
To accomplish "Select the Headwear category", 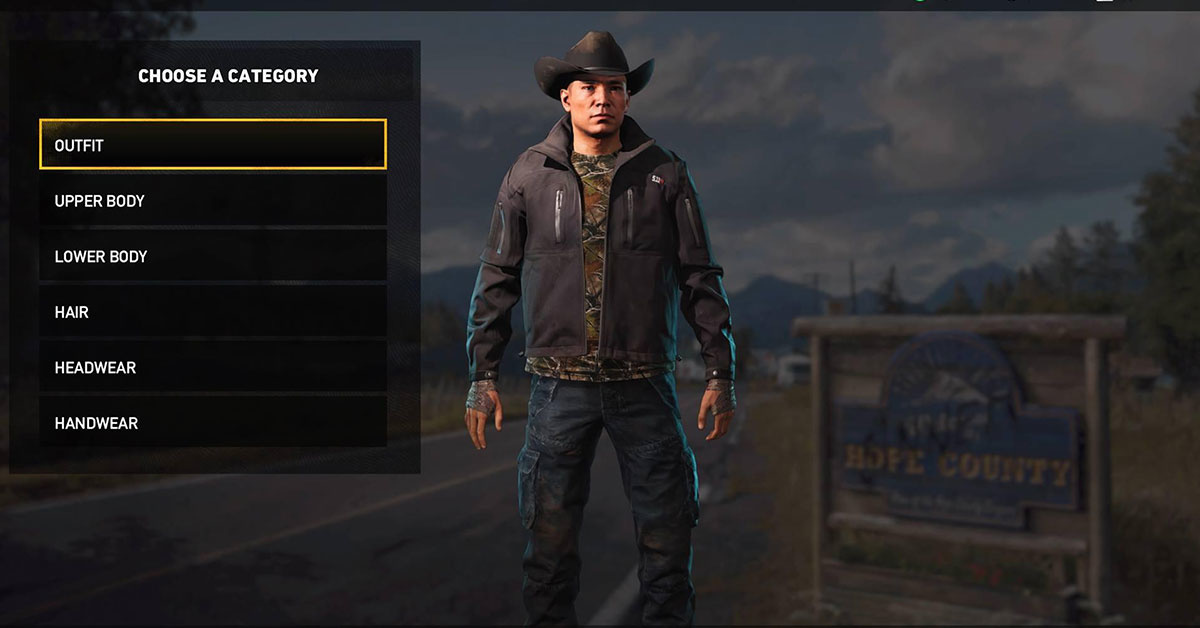I will (212, 368).
